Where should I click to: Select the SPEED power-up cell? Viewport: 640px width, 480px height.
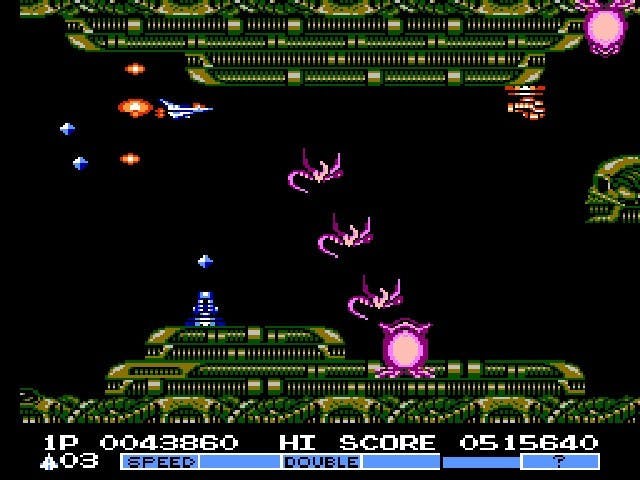point(160,462)
